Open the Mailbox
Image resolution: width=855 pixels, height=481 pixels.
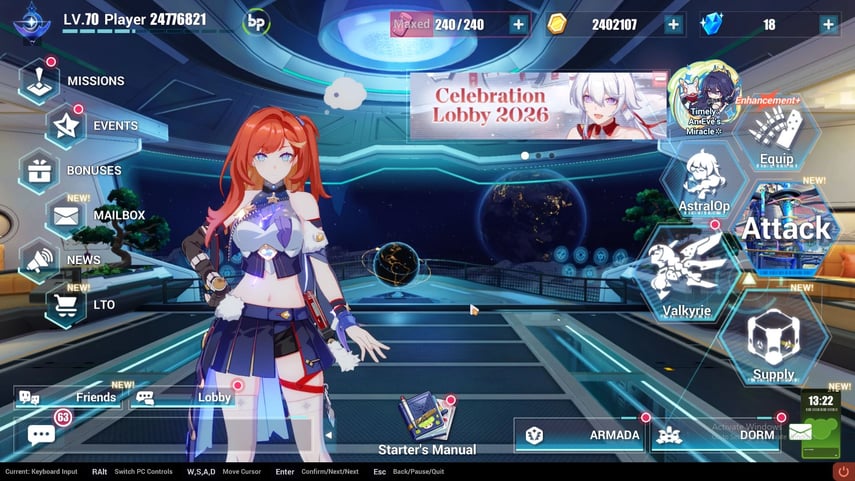pos(67,215)
